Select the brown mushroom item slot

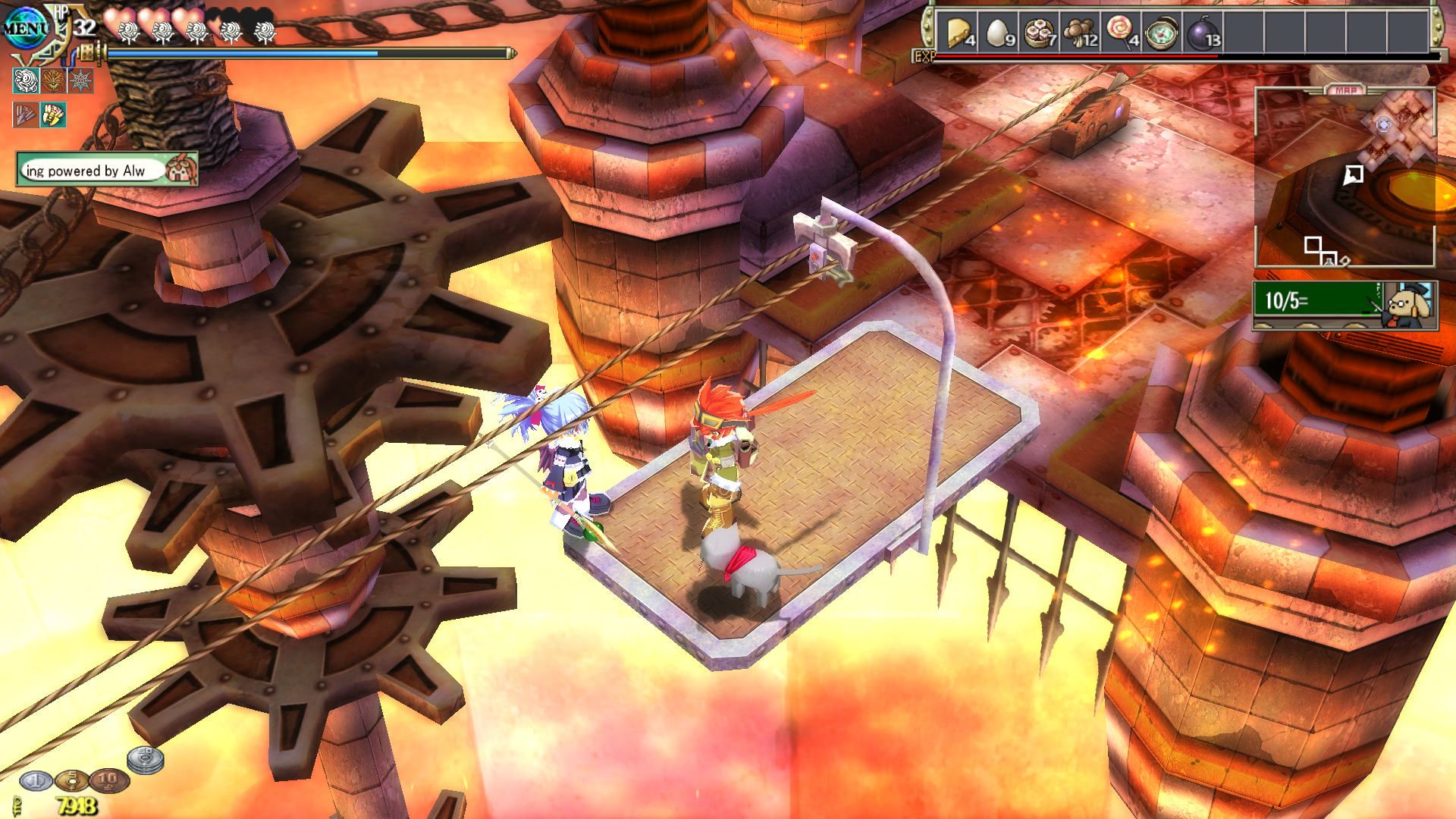(1081, 33)
